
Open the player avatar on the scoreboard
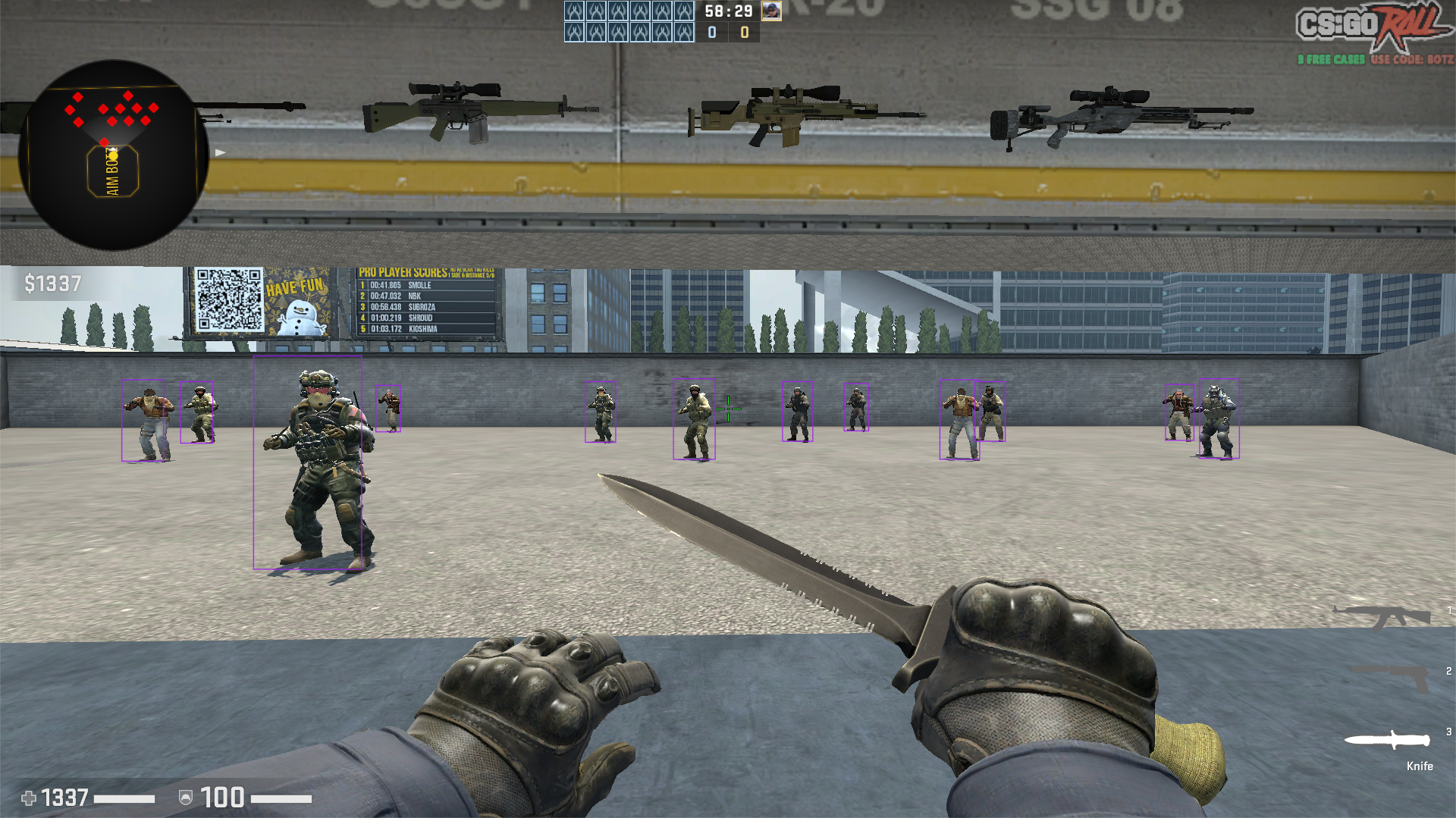(x=771, y=11)
